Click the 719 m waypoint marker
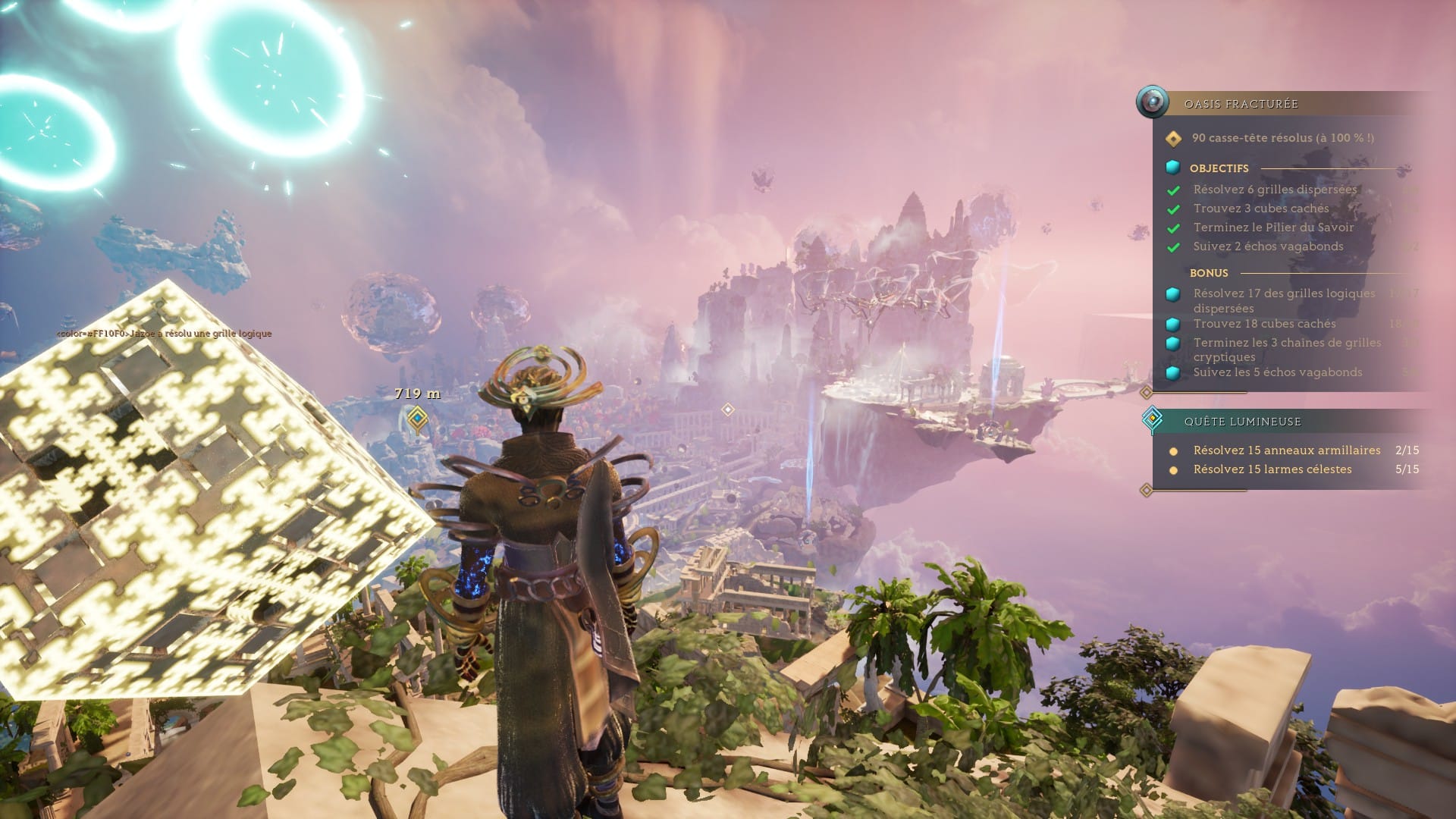This screenshot has height=819, width=1456. click(x=417, y=418)
